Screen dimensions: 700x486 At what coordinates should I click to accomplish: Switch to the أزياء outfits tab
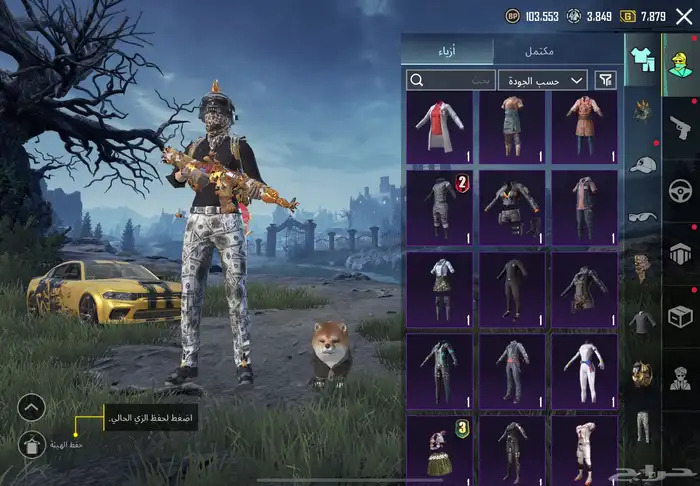point(447,51)
